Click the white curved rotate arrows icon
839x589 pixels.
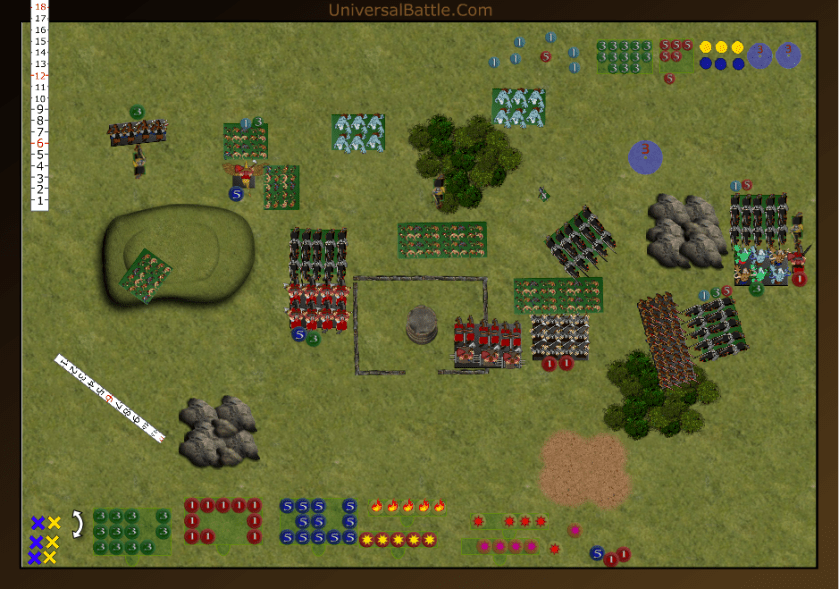(x=76, y=521)
